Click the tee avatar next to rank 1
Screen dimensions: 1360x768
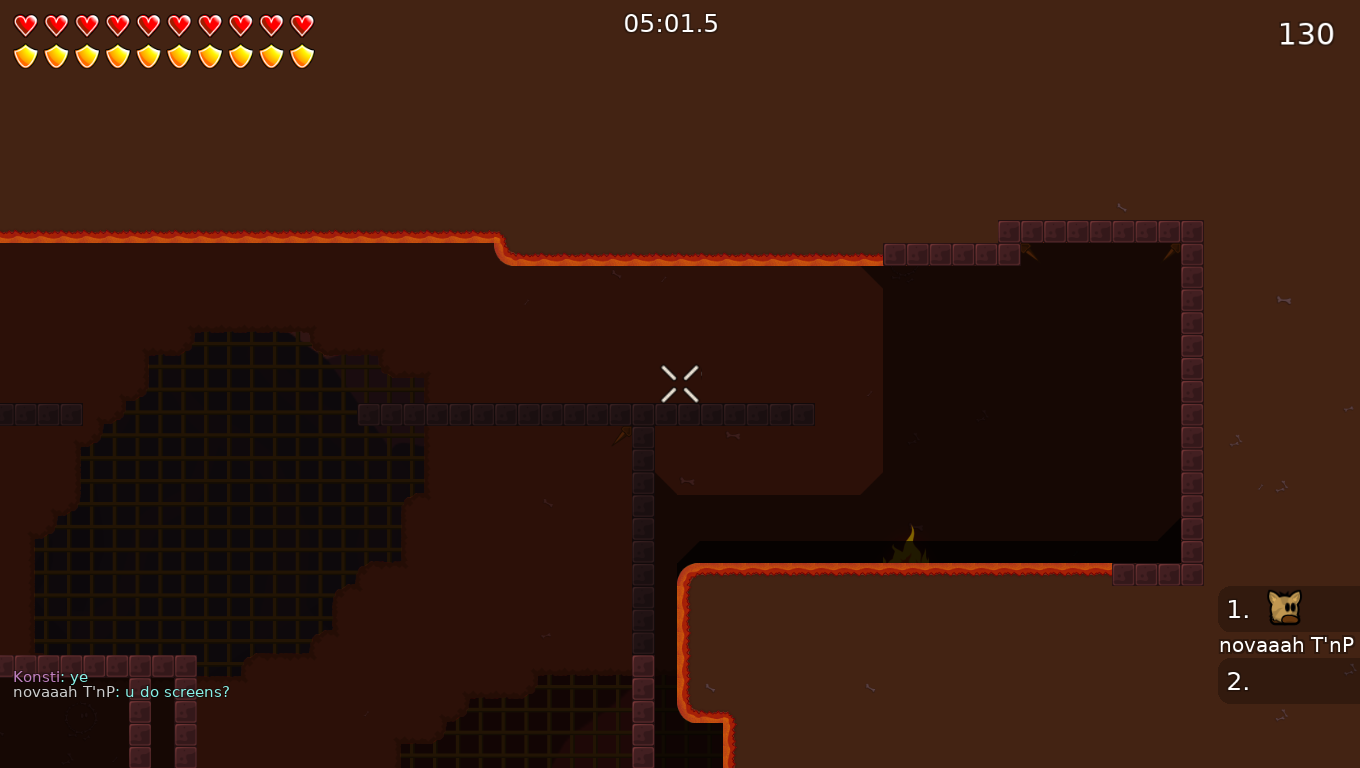1283,608
